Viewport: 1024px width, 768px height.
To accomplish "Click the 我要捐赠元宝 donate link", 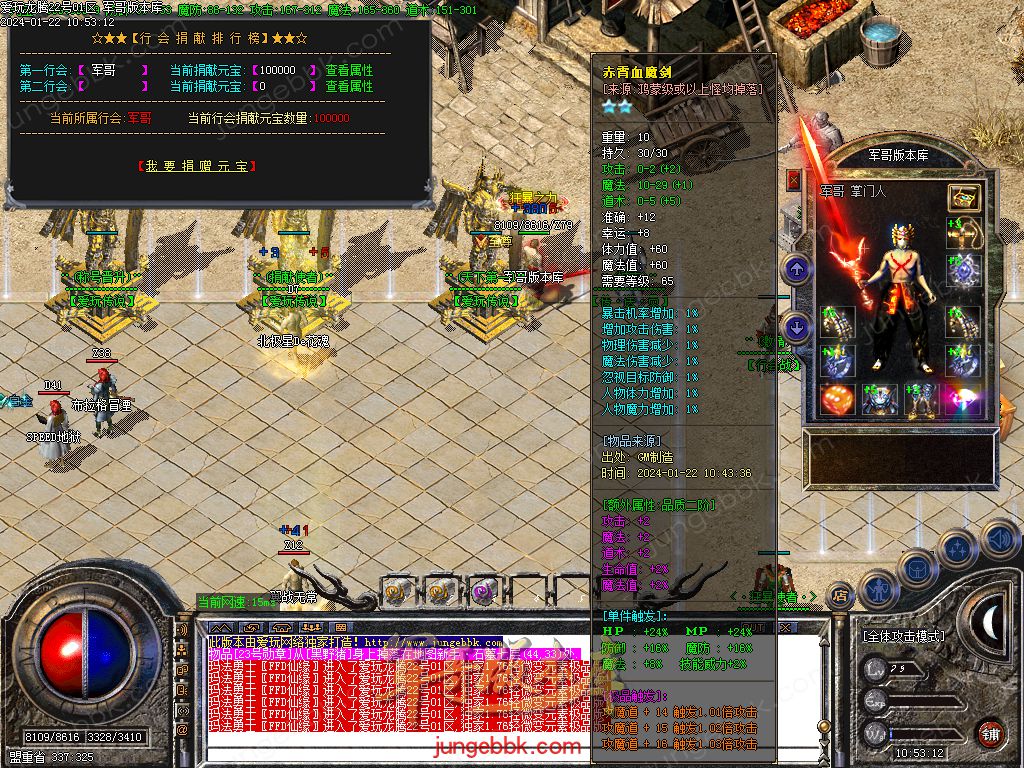I will pyautogui.click(x=195, y=166).
